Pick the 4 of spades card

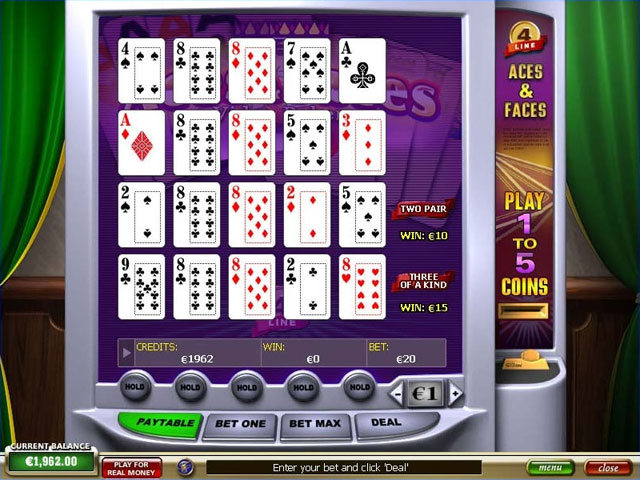pyautogui.click(x=141, y=70)
